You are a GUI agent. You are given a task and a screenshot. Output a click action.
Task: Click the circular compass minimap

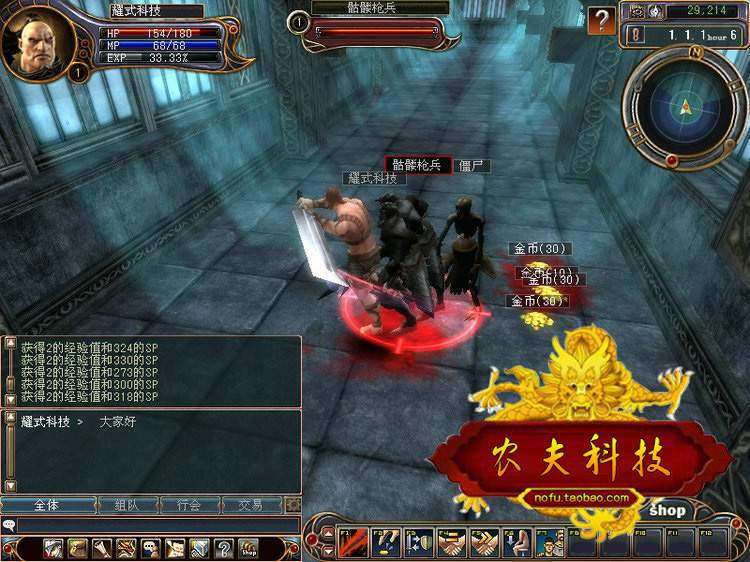[685, 104]
